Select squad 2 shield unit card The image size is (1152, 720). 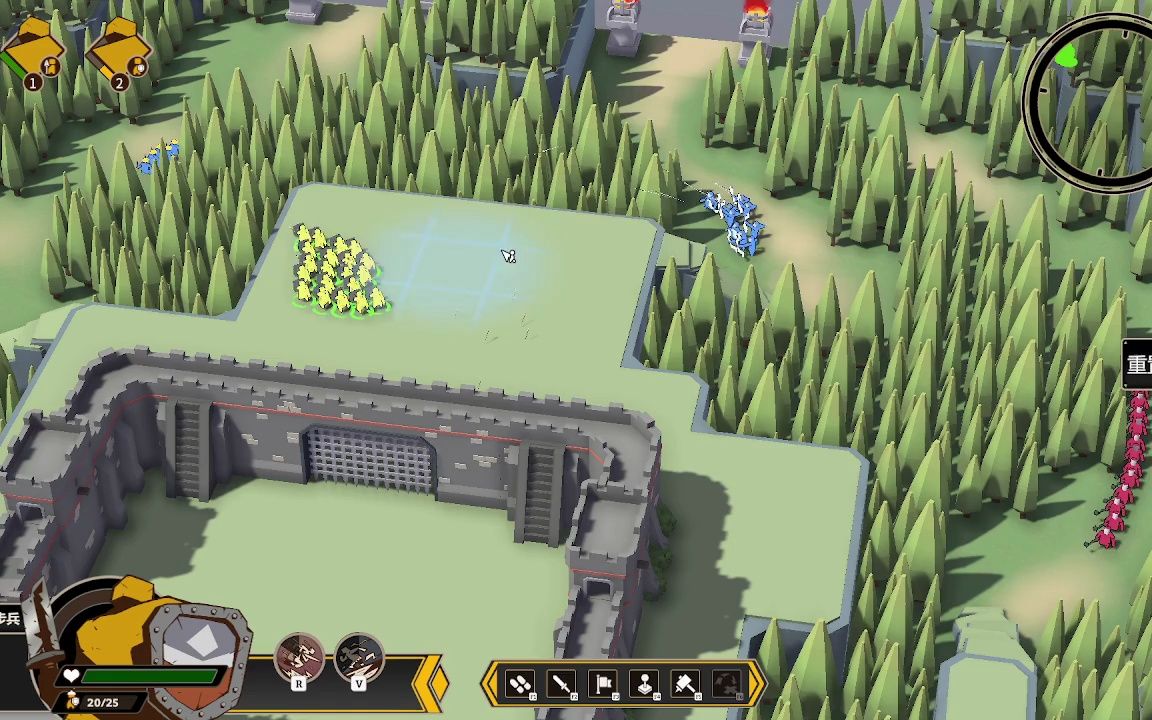point(120,52)
